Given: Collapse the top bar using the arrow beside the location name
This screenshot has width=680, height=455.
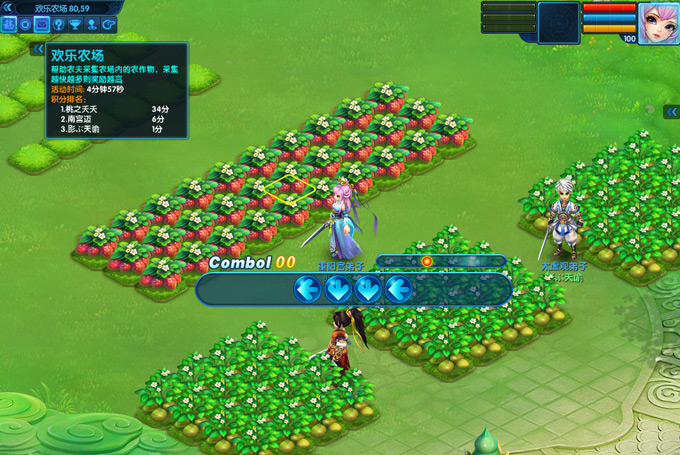Looking at the screenshot, I should pos(8,8).
